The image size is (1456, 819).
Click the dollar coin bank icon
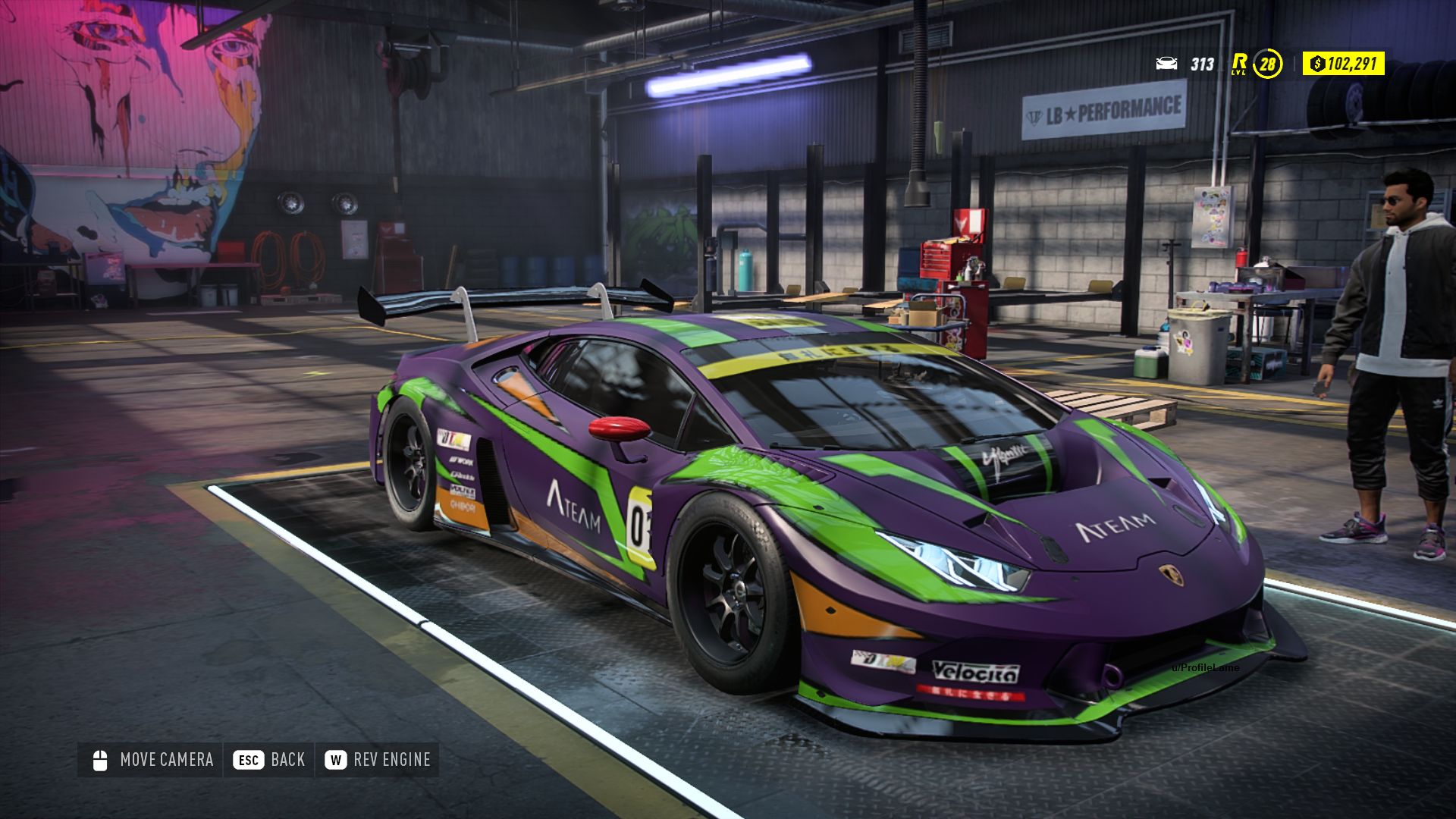(x=1318, y=64)
